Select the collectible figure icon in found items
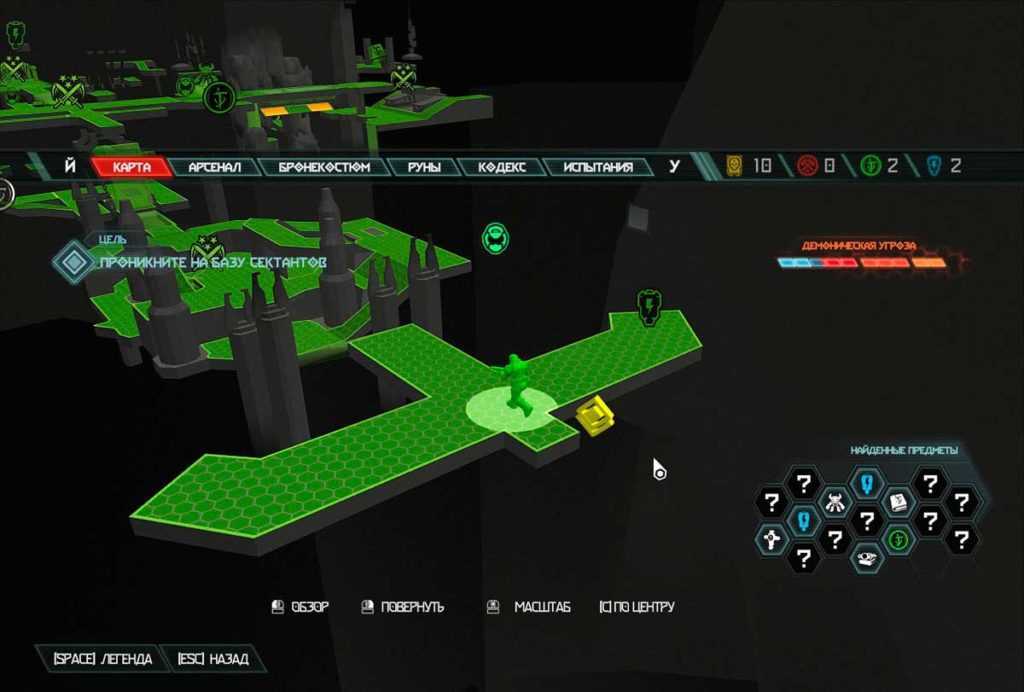The height and width of the screenshot is (692, 1024). [834, 502]
